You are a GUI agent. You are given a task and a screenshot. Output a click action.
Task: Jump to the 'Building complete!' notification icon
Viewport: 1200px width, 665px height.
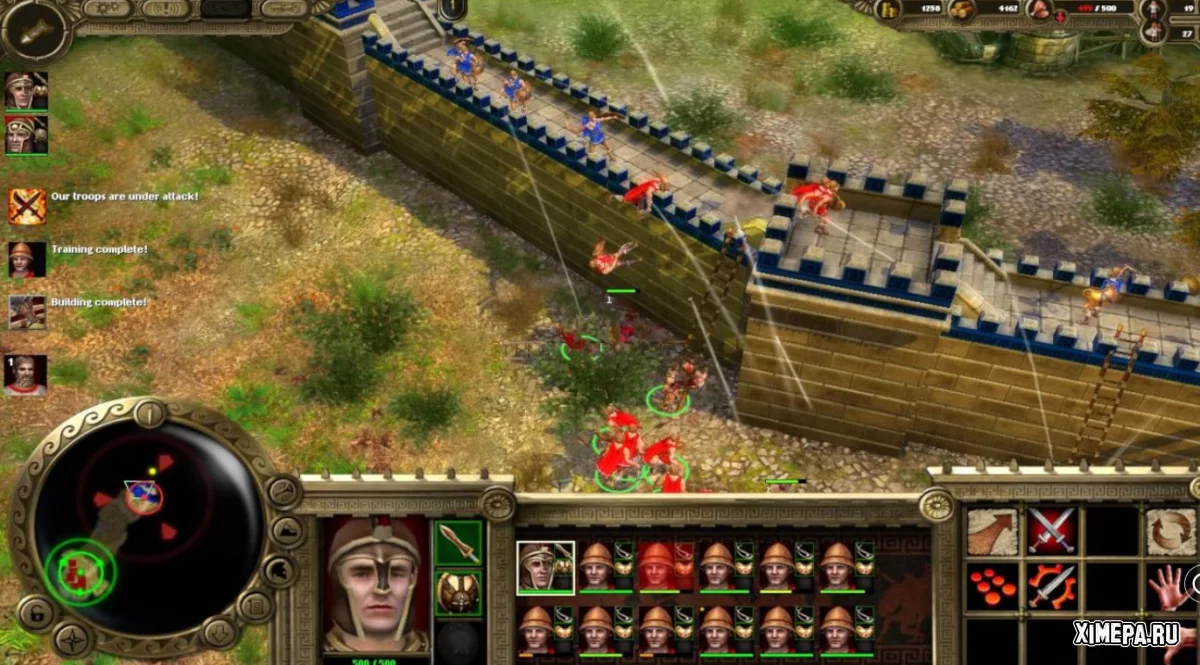coord(27,311)
